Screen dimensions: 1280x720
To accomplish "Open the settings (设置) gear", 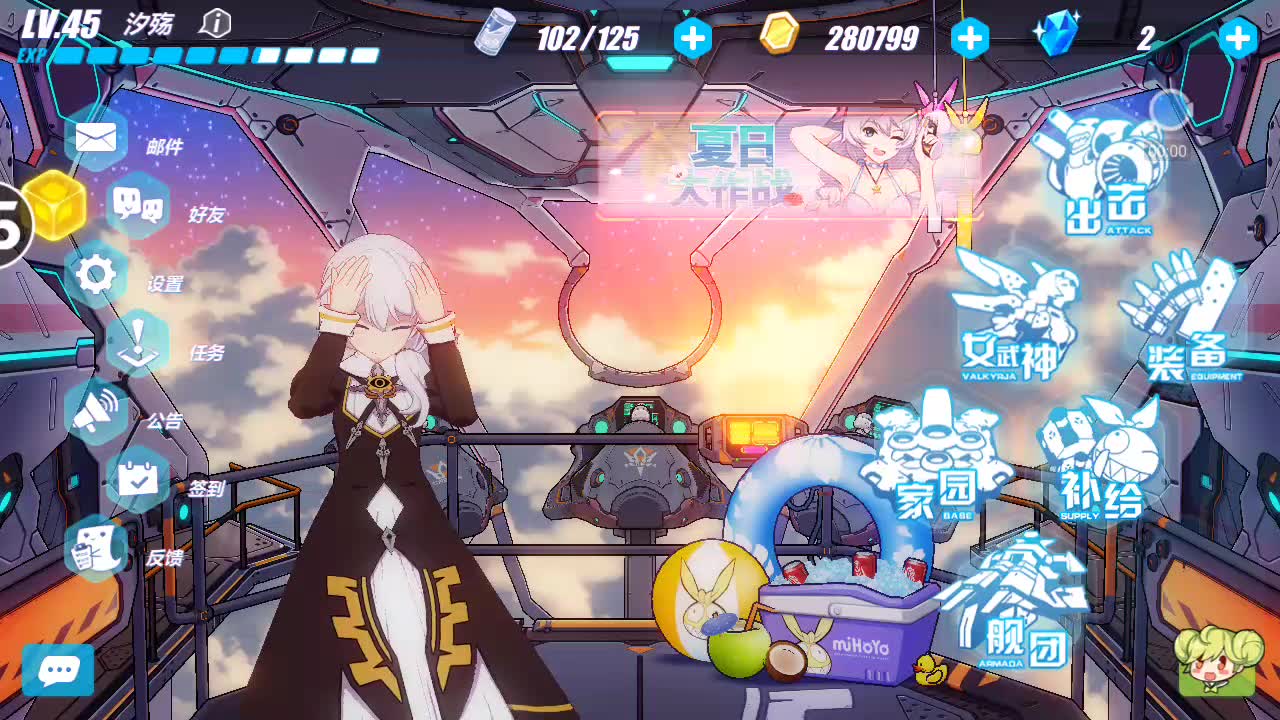I will tap(97, 275).
